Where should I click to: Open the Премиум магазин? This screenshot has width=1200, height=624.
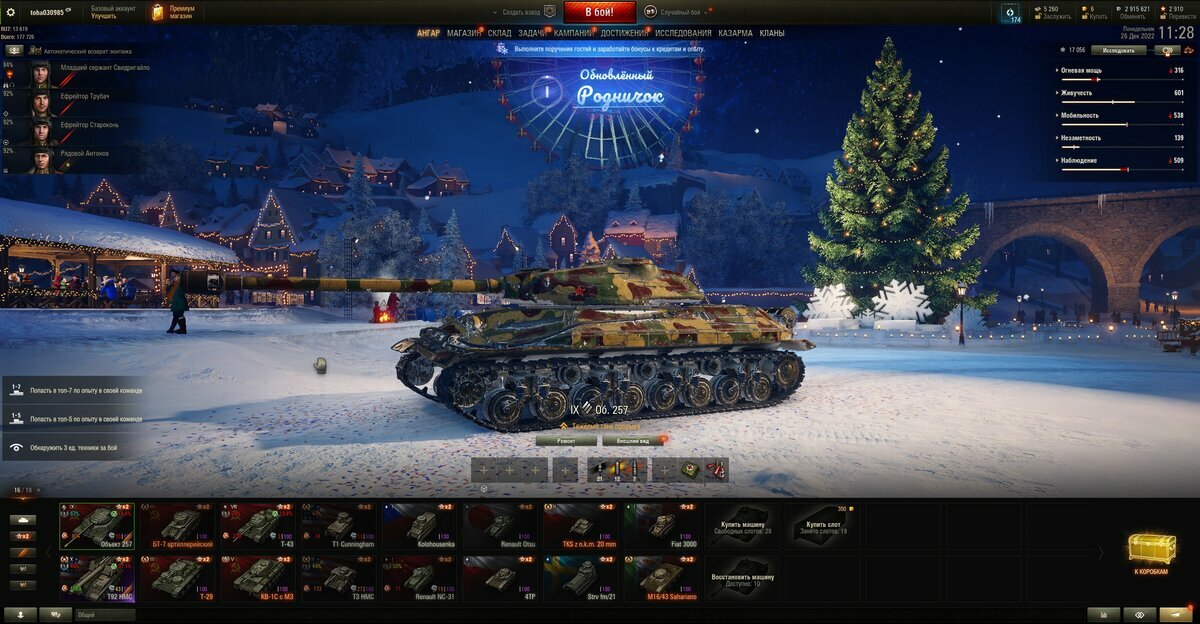[x=173, y=12]
